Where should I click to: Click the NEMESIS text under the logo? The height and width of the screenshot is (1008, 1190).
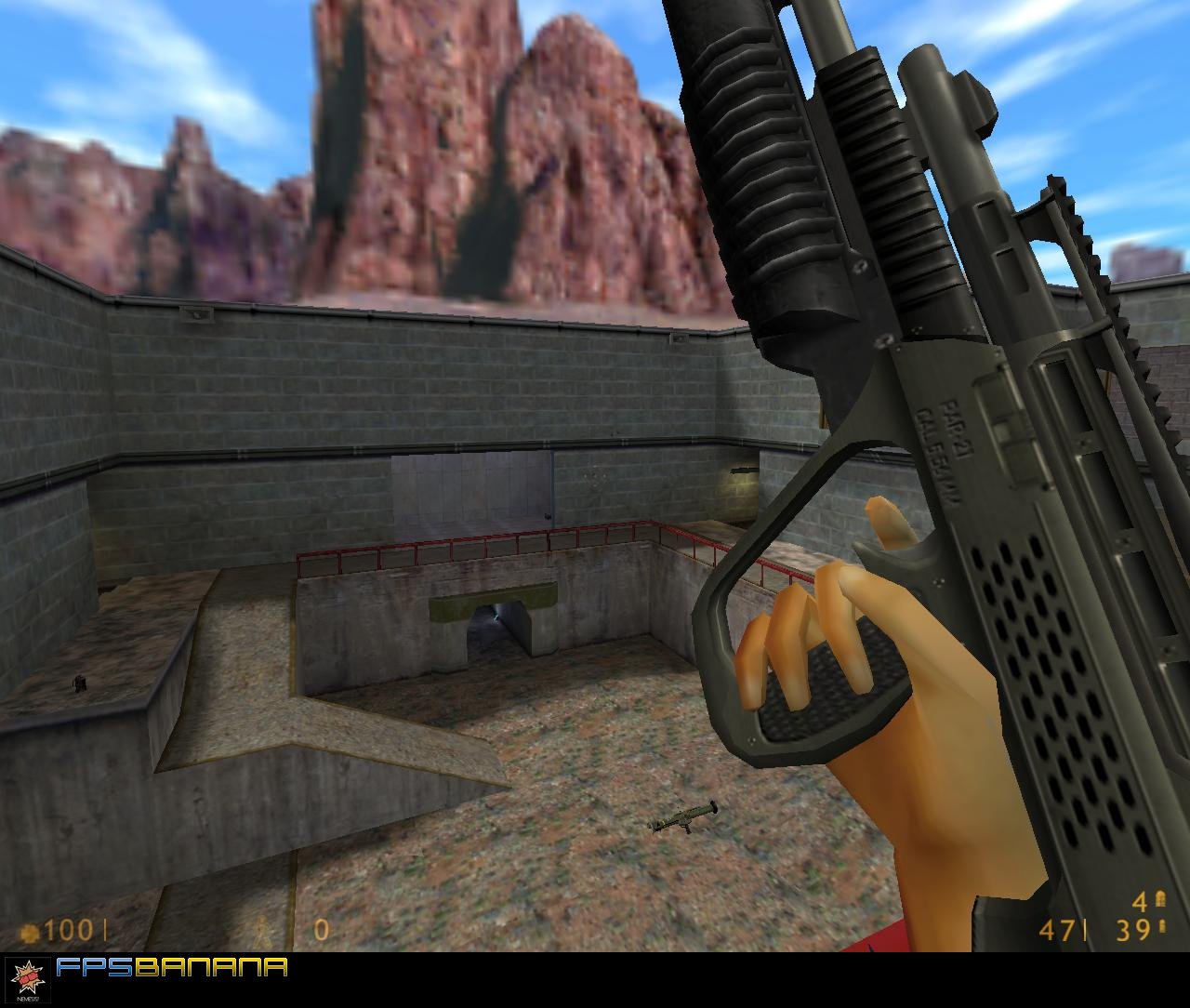[x=26, y=999]
